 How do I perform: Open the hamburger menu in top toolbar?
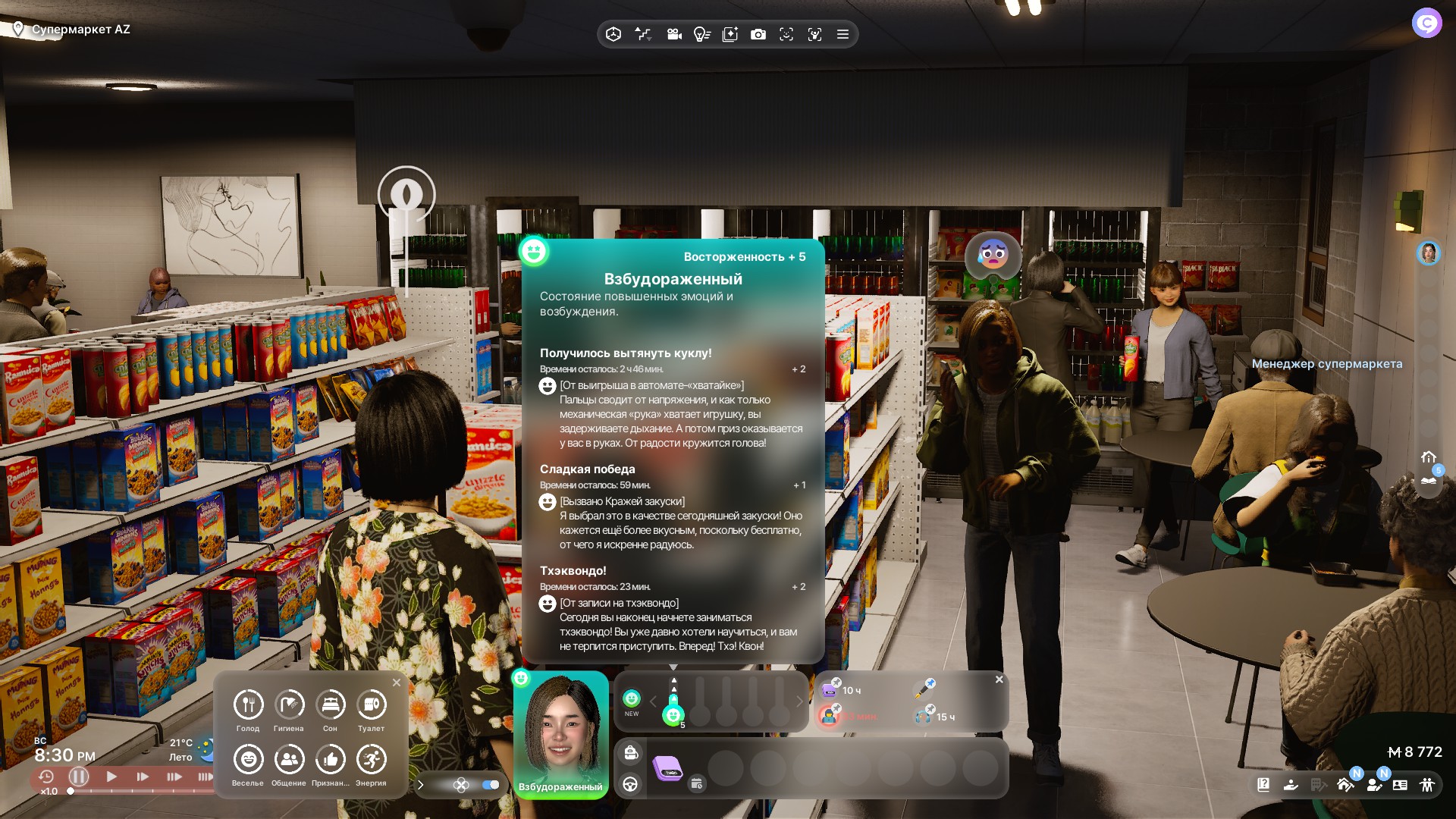point(843,34)
